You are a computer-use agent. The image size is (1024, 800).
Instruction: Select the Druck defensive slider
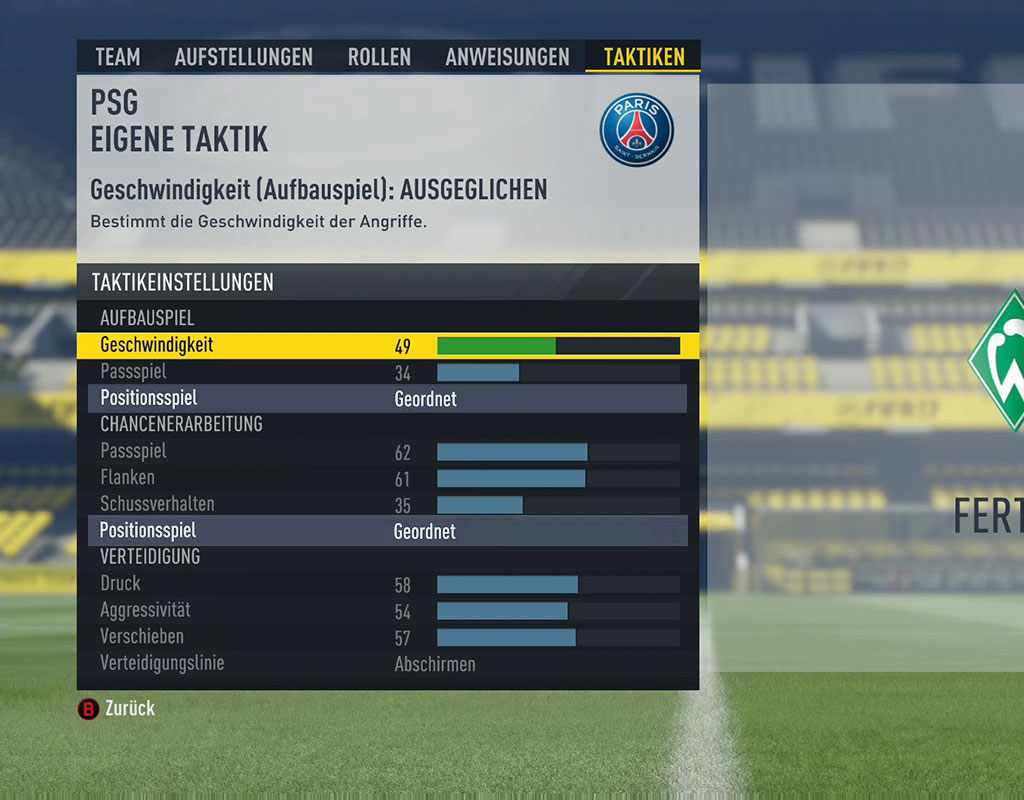(x=558, y=584)
